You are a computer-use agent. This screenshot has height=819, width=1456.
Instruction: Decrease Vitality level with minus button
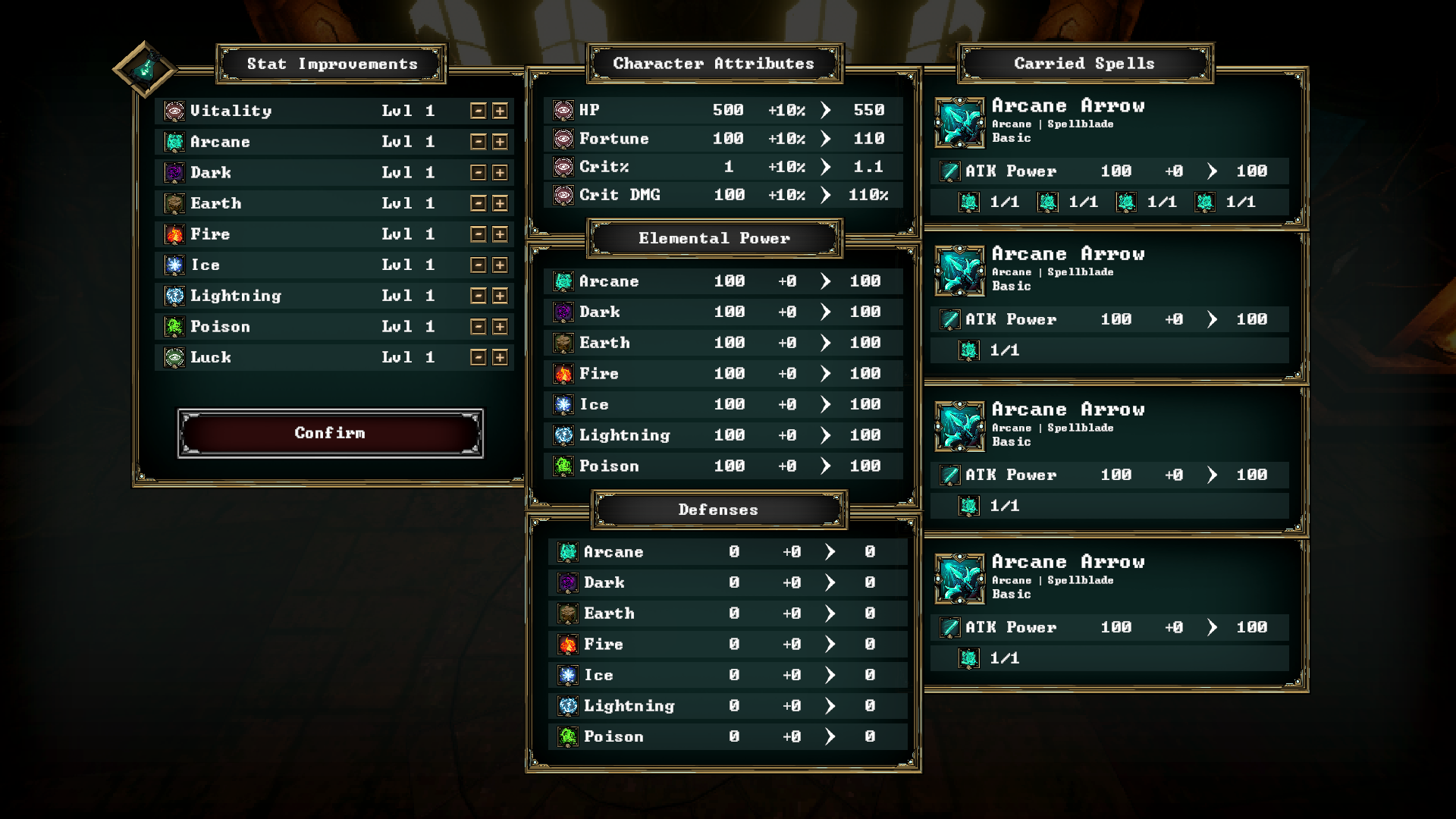[x=478, y=111]
